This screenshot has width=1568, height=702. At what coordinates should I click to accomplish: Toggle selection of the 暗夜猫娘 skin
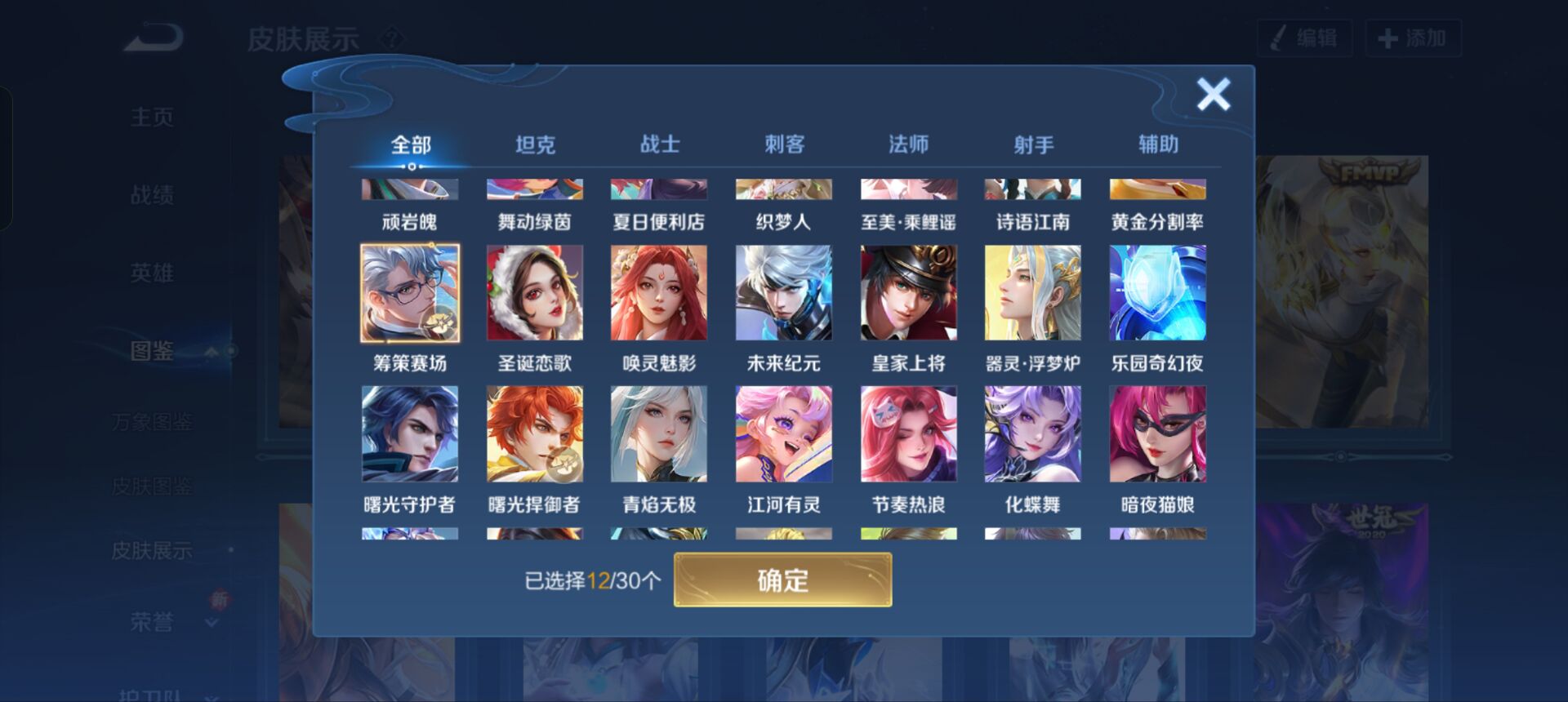pyautogui.click(x=1158, y=433)
